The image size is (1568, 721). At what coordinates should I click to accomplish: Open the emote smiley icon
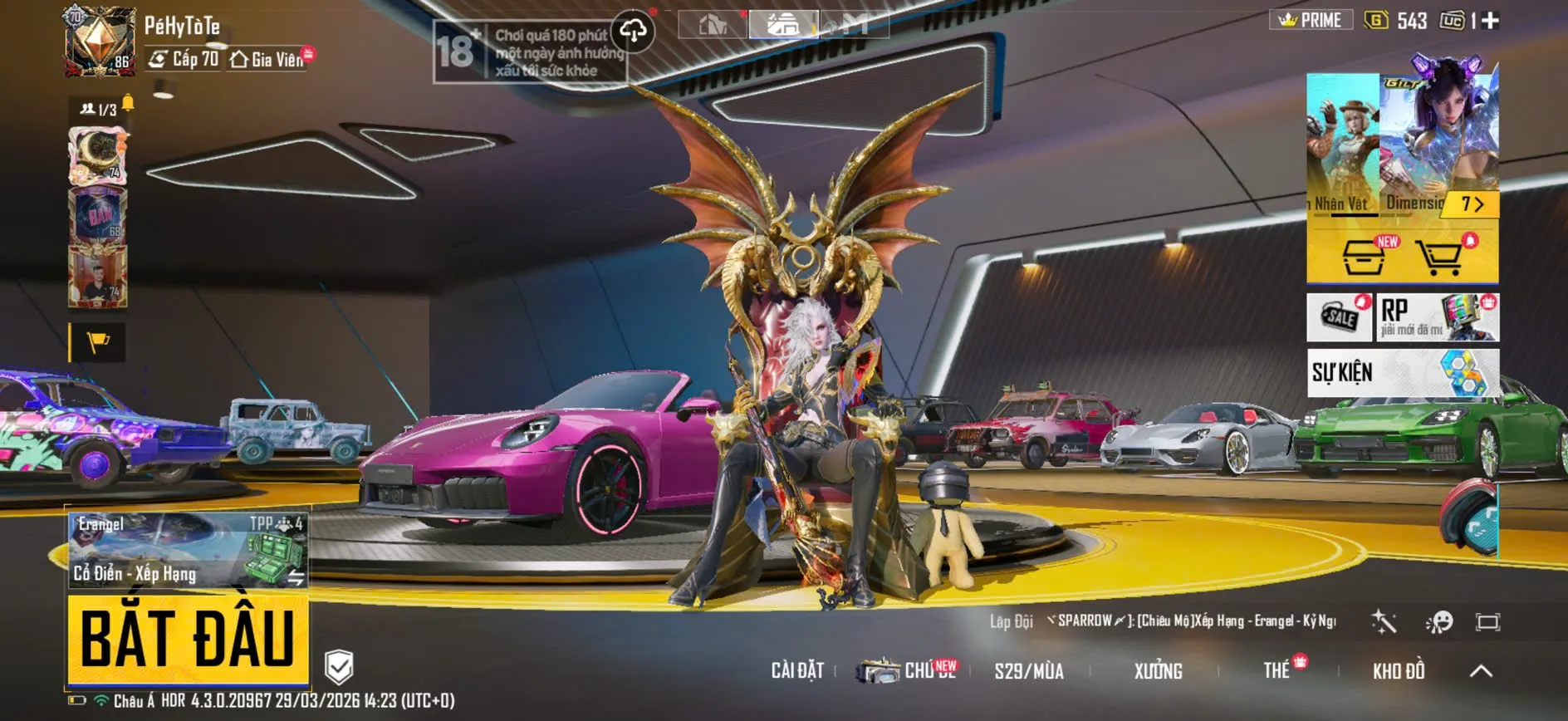[1438, 621]
